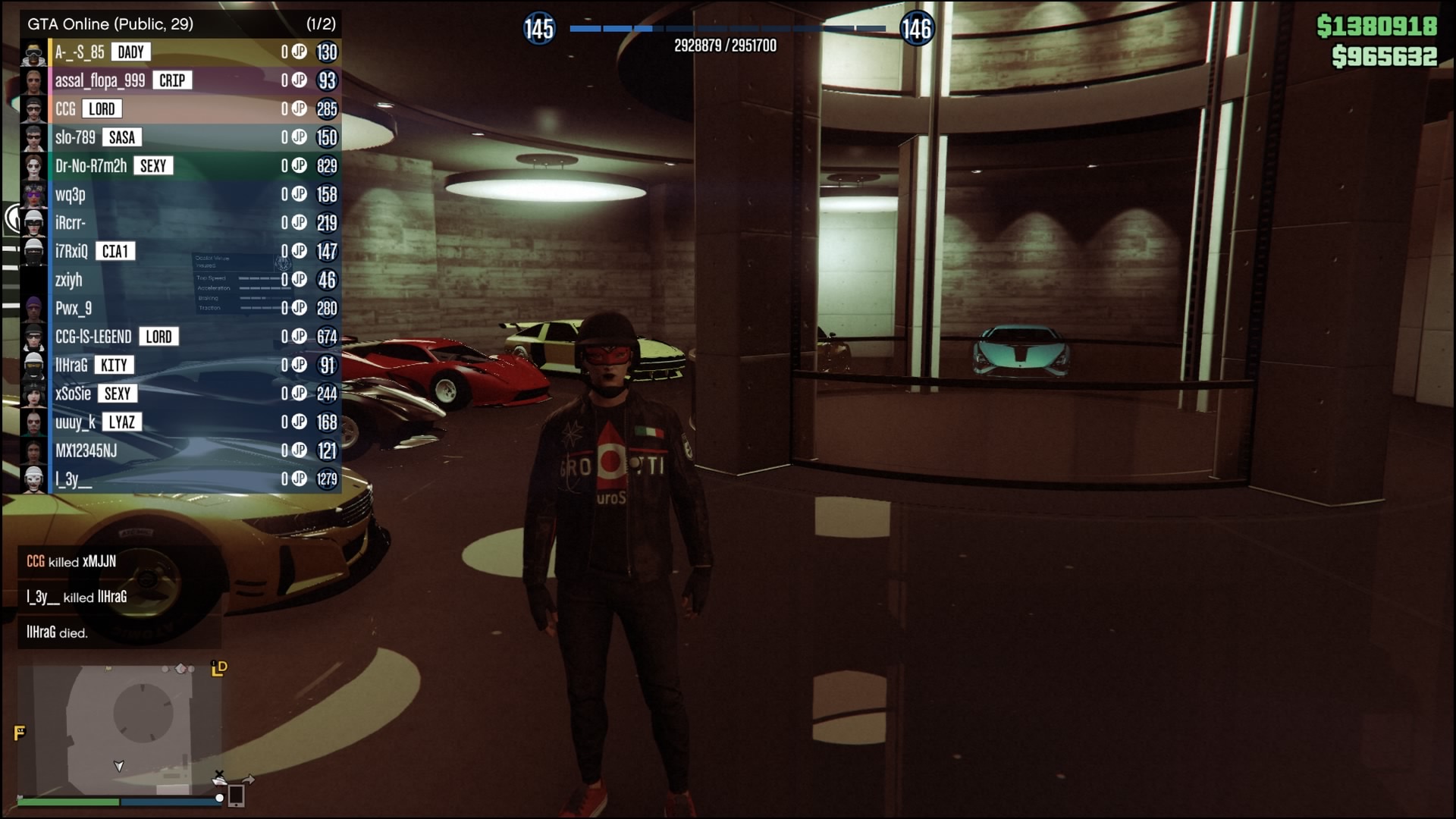Select wq3p in the player list

pos(182,194)
